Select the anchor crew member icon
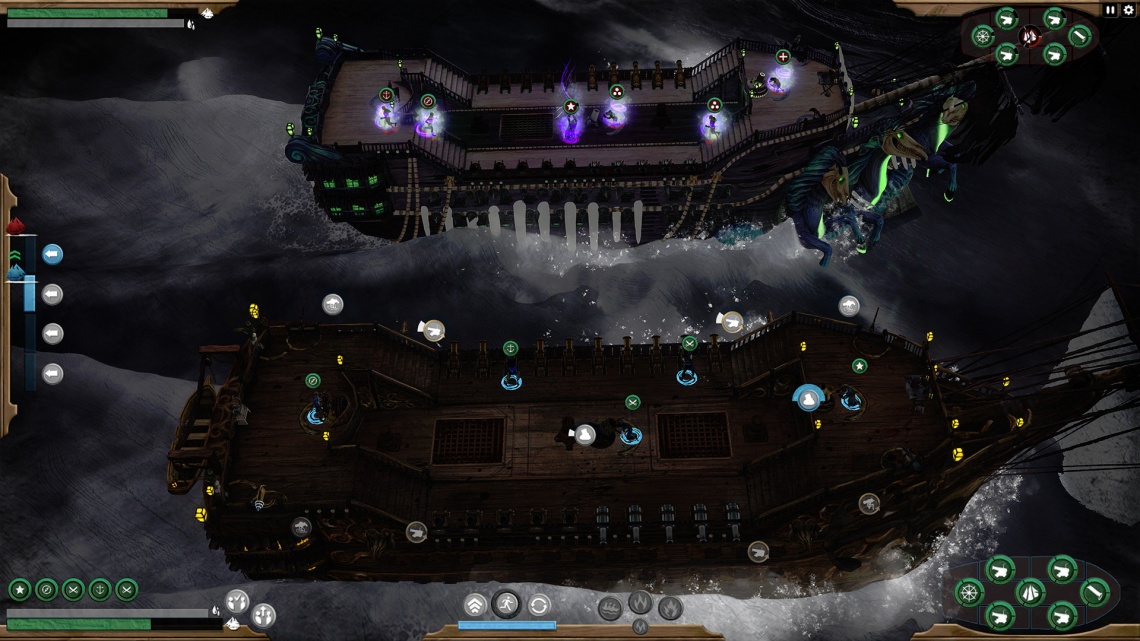 [100, 589]
